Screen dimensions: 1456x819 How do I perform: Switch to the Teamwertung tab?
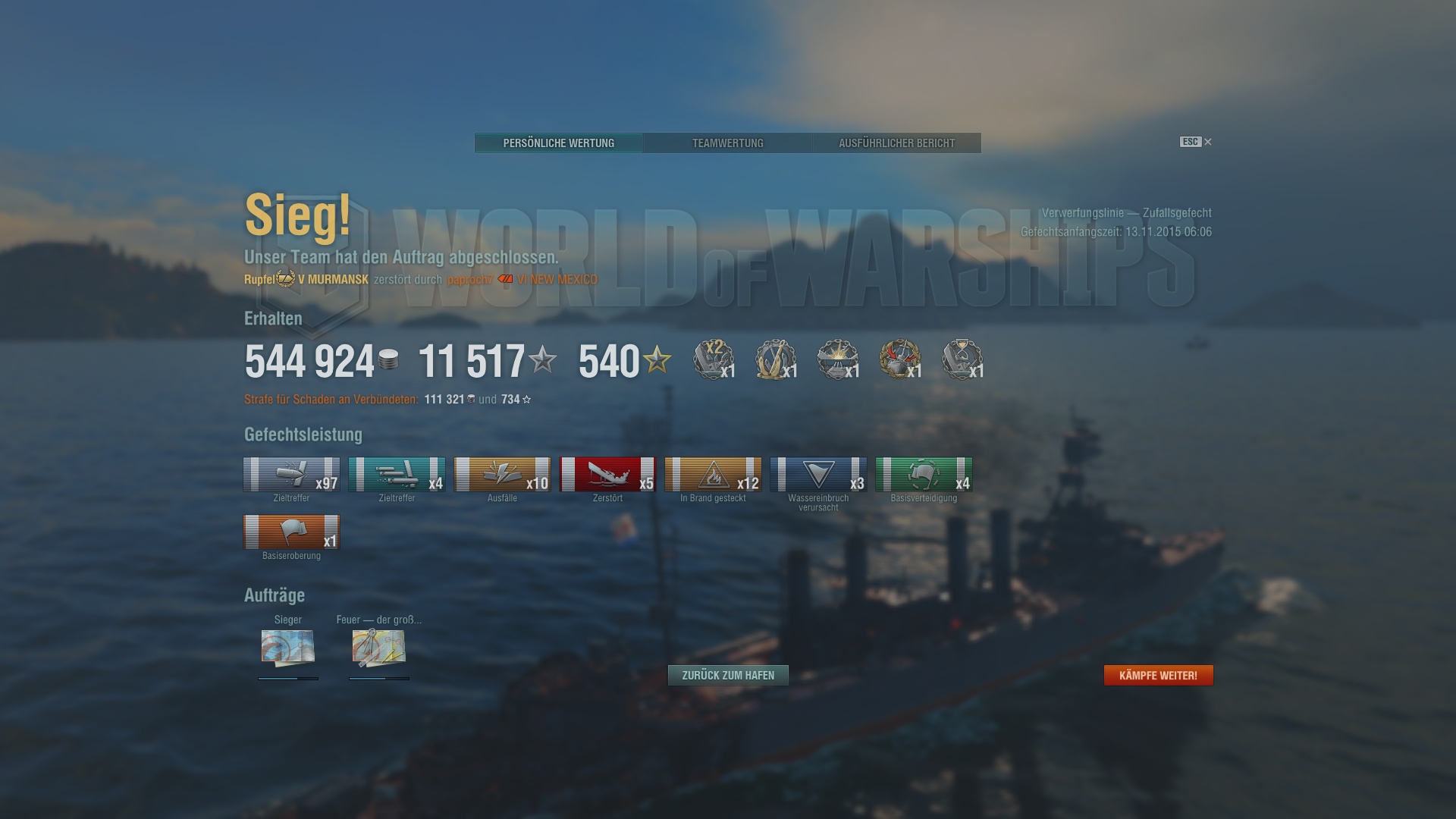[x=727, y=143]
